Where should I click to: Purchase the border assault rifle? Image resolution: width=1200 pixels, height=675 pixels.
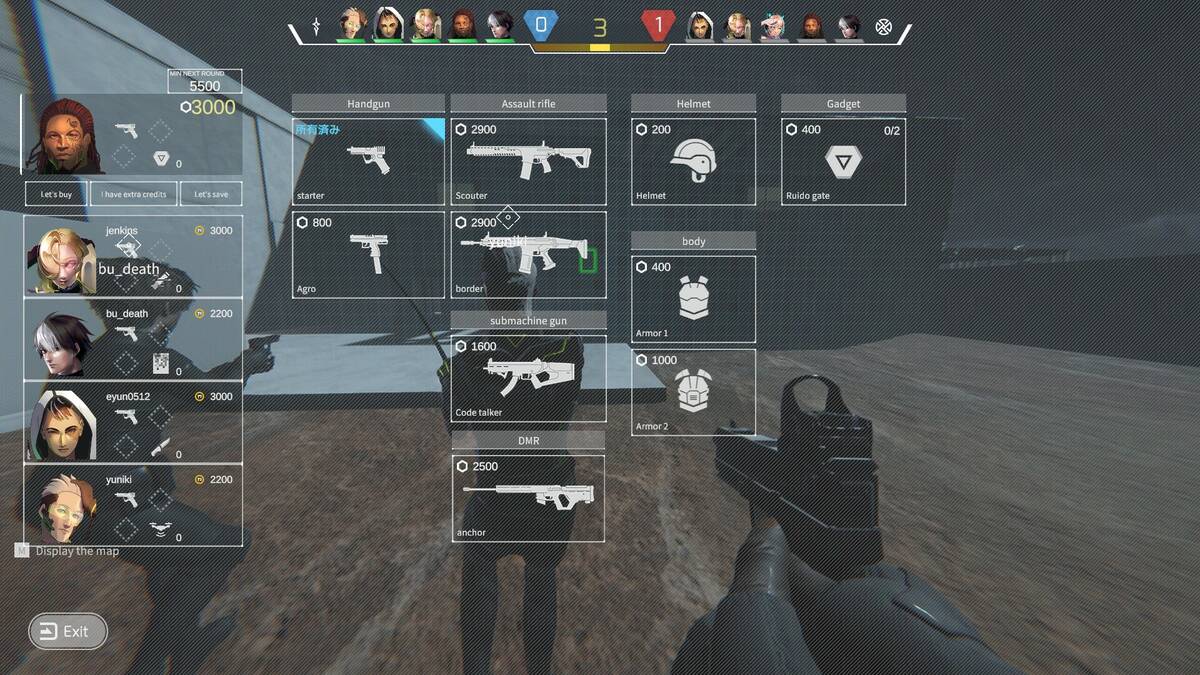click(x=528, y=254)
